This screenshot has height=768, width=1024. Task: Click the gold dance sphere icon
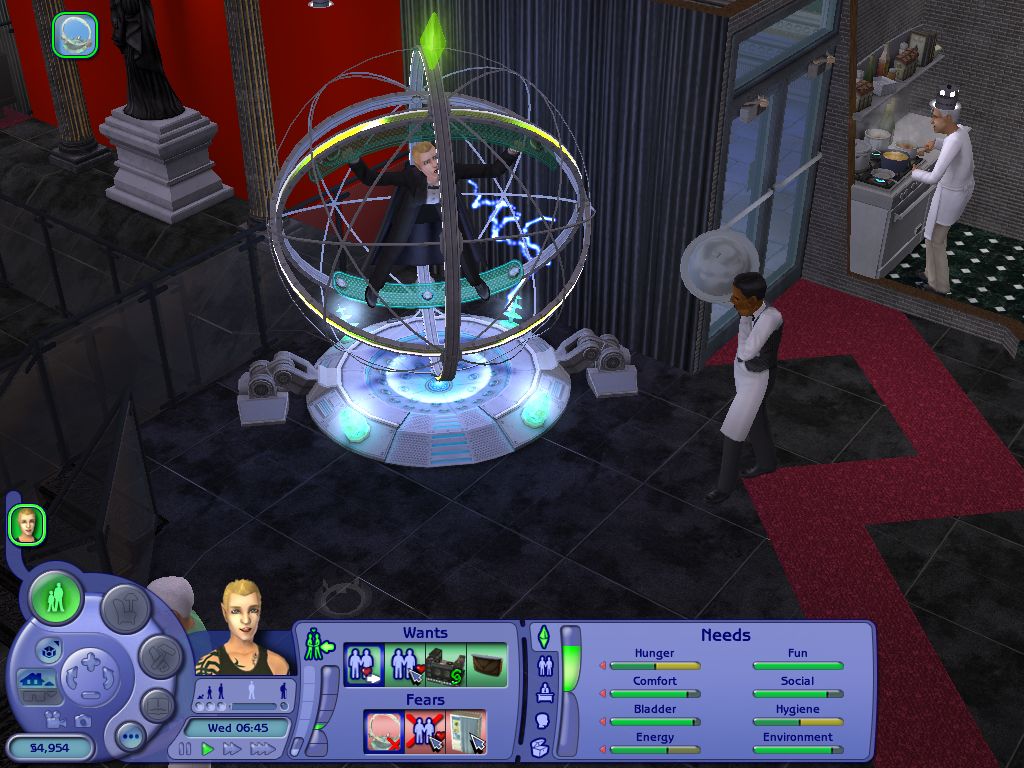[x=74, y=33]
